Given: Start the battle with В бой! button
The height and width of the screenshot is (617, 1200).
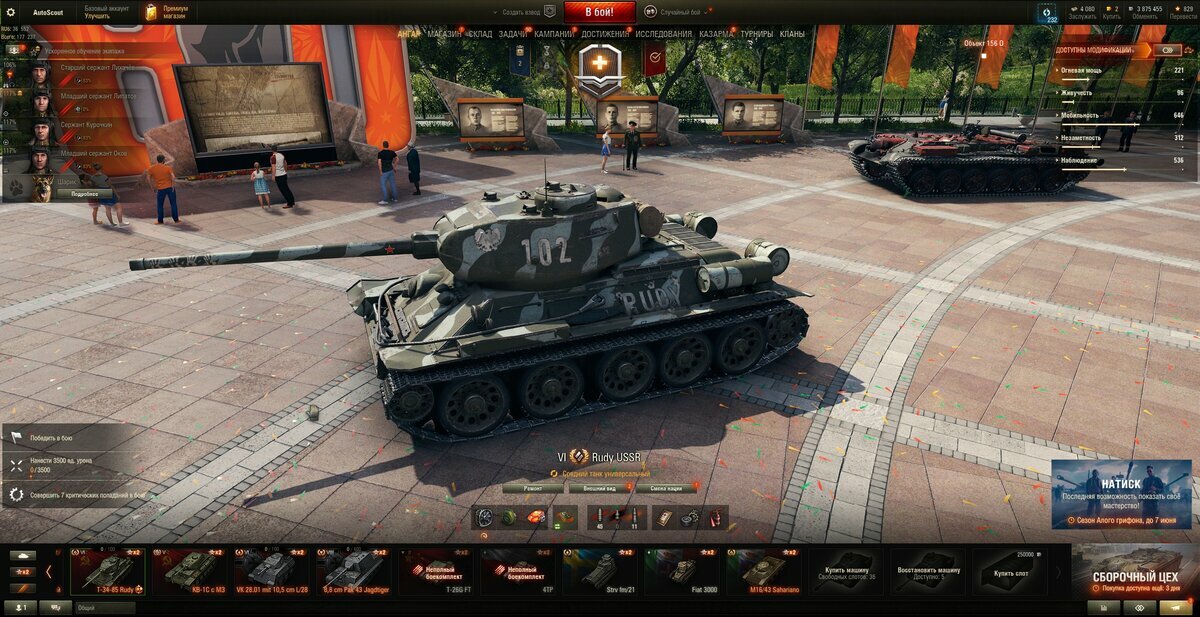Looking at the screenshot, I should pyautogui.click(x=599, y=12).
